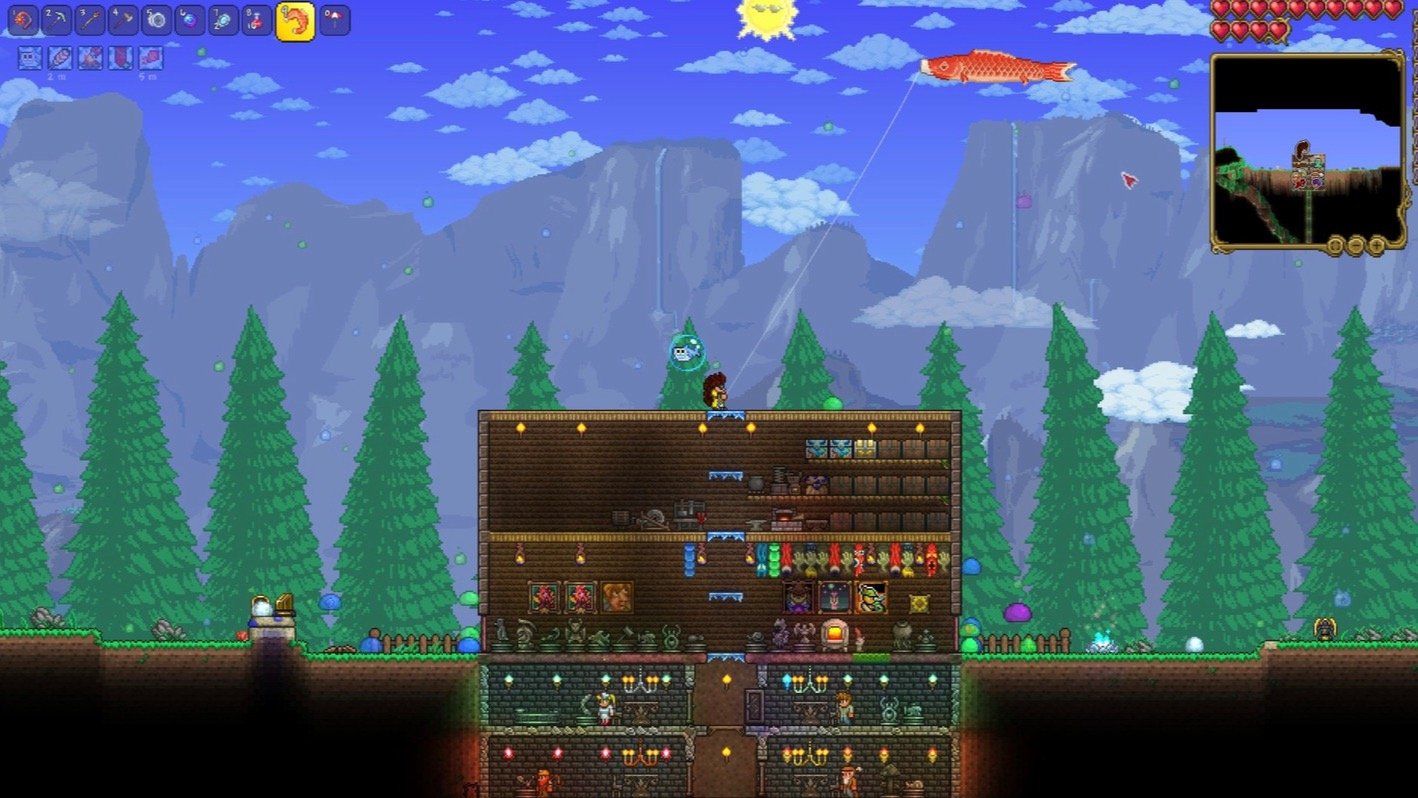Select the shield item in hotbar slot 5
The height and width of the screenshot is (798, 1418).
tap(156, 21)
